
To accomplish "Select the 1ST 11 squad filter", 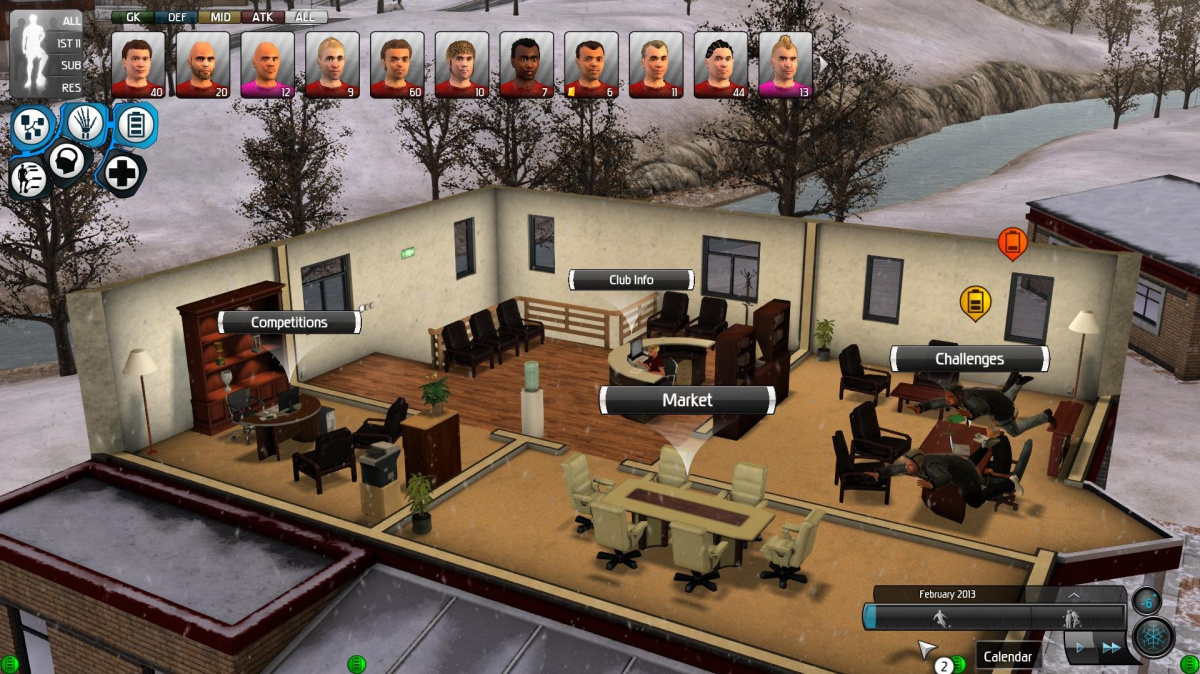I will (69, 43).
